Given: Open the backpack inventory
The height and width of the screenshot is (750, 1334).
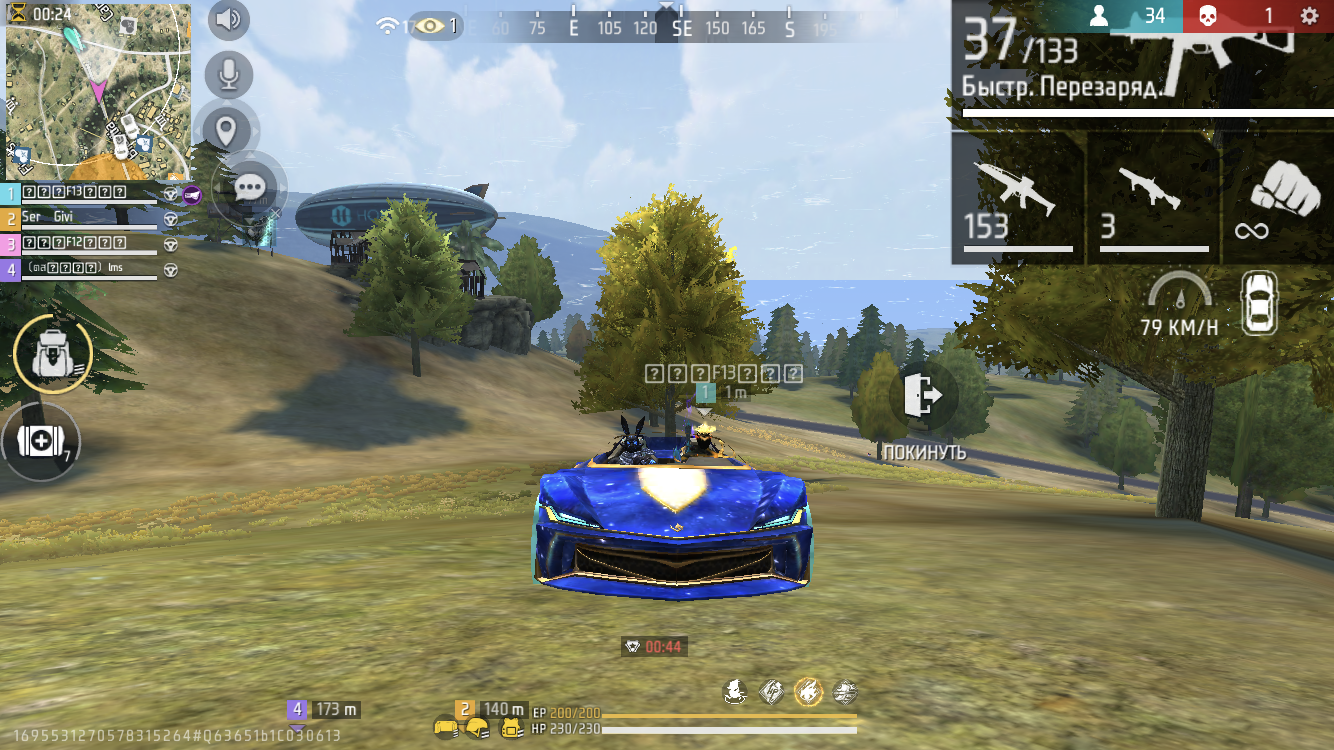Looking at the screenshot, I should click(52, 353).
